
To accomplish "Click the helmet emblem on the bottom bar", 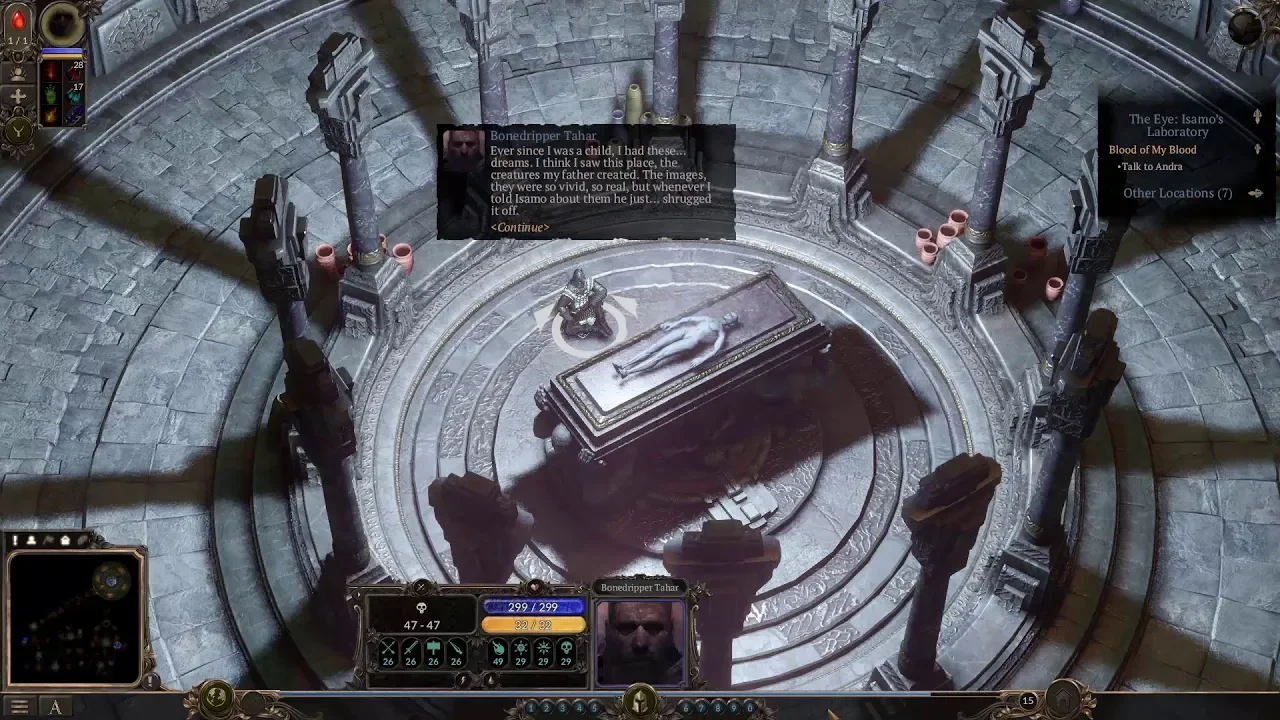I will [x=640, y=700].
